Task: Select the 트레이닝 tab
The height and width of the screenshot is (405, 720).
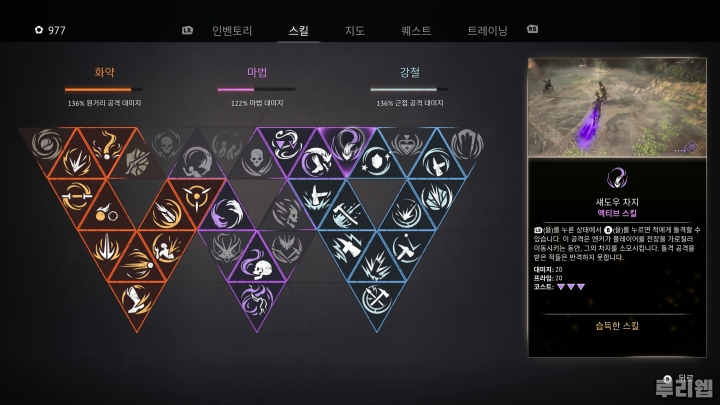Action: [x=487, y=30]
